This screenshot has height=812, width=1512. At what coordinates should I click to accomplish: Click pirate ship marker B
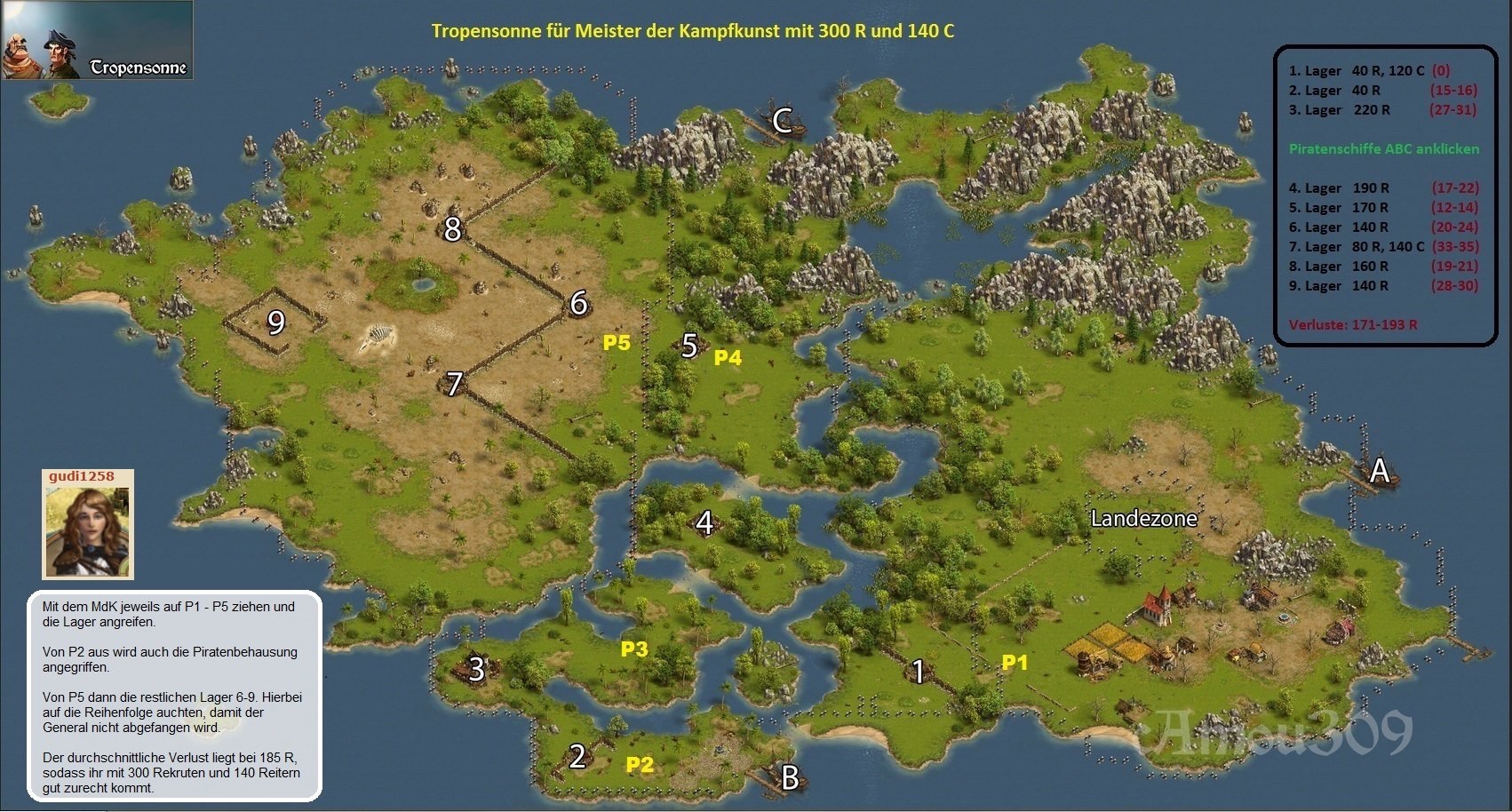789,778
